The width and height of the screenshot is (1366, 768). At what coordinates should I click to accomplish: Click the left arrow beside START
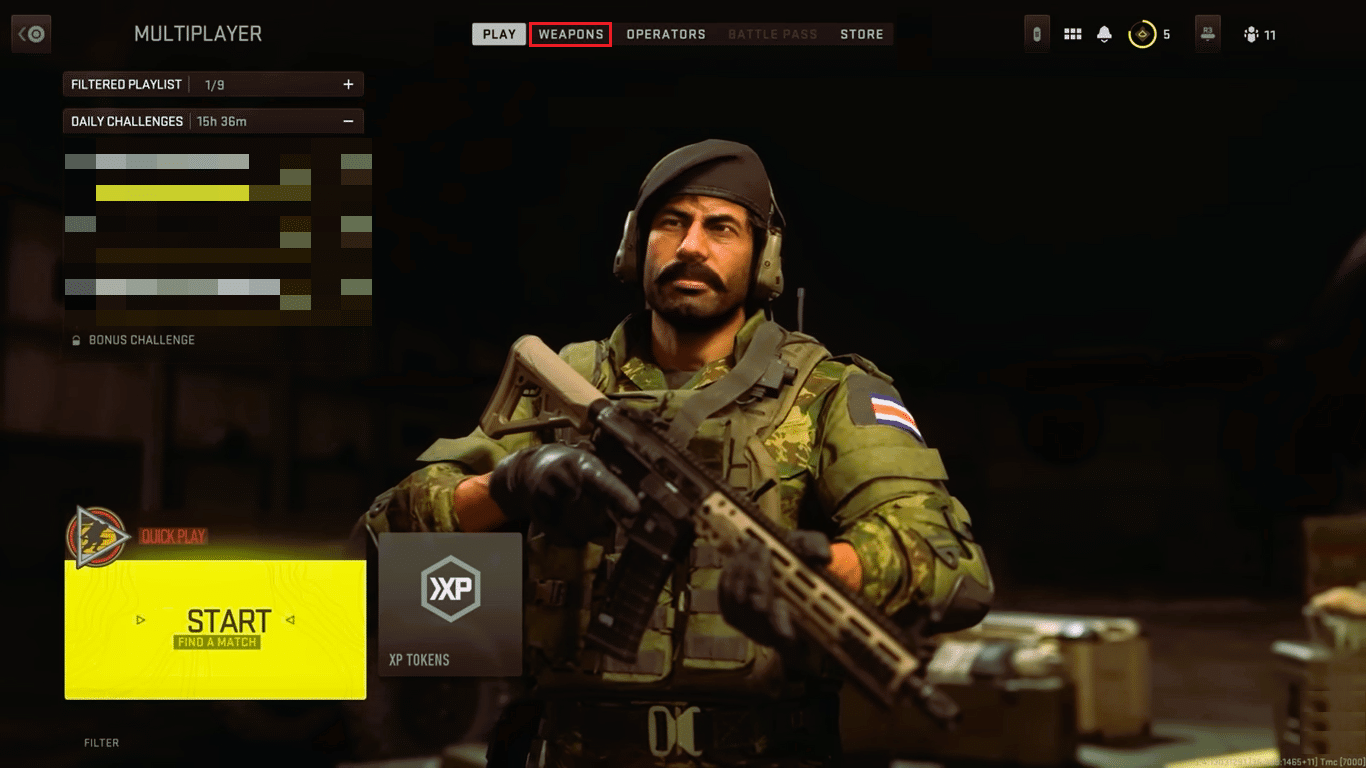(141, 620)
